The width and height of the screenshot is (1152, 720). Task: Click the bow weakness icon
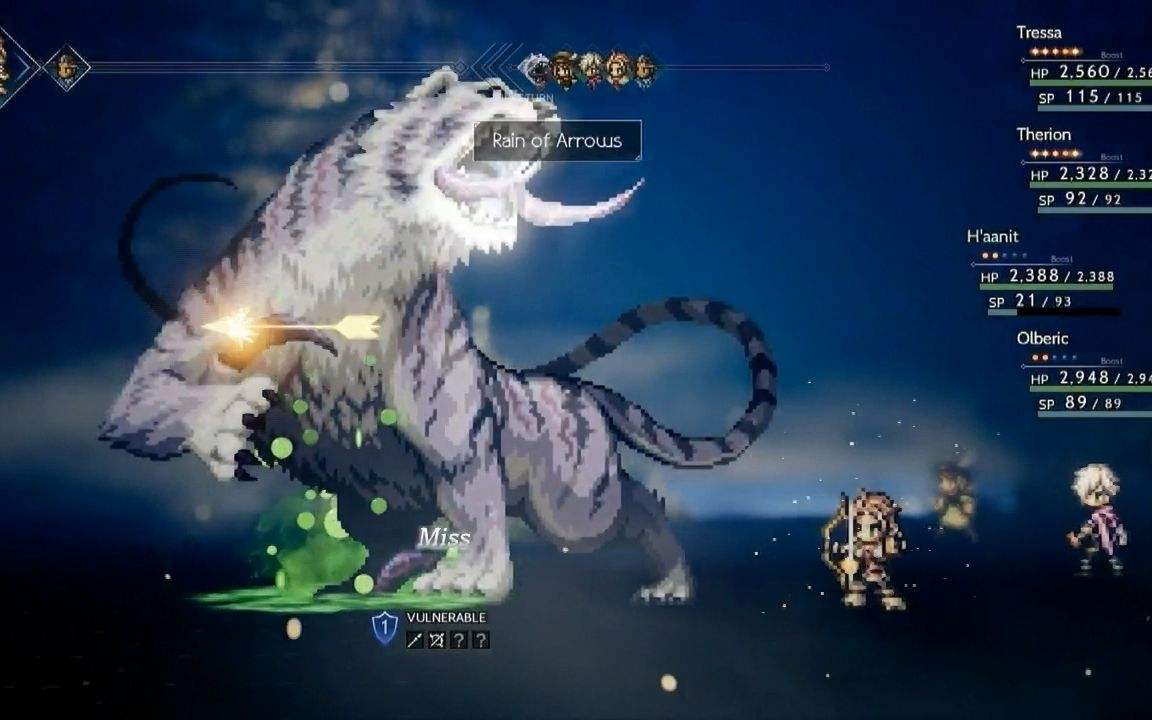click(437, 640)
